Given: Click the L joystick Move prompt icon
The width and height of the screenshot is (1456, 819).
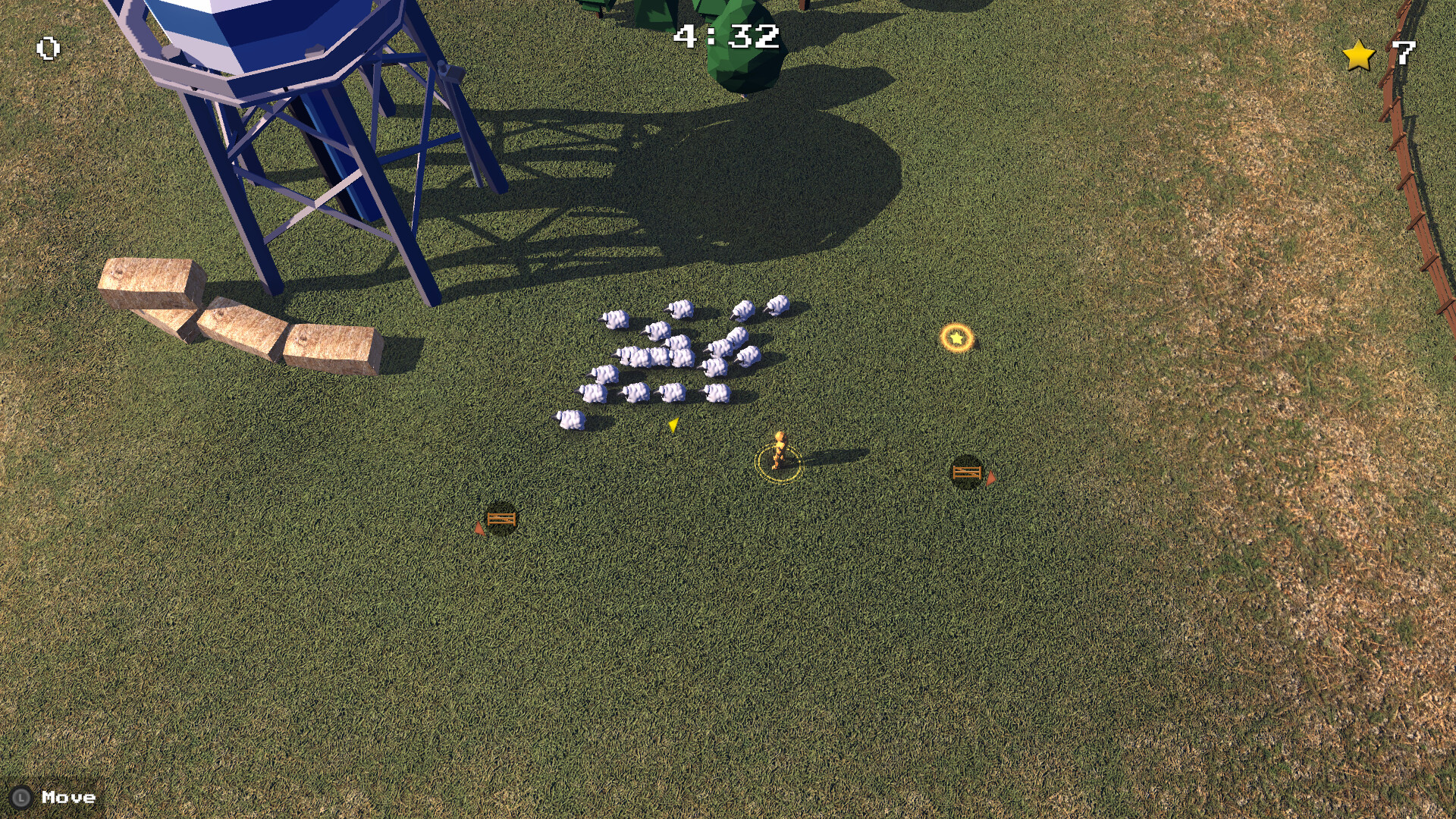Looking at the screenshot, I should click(x=23, y=797).
